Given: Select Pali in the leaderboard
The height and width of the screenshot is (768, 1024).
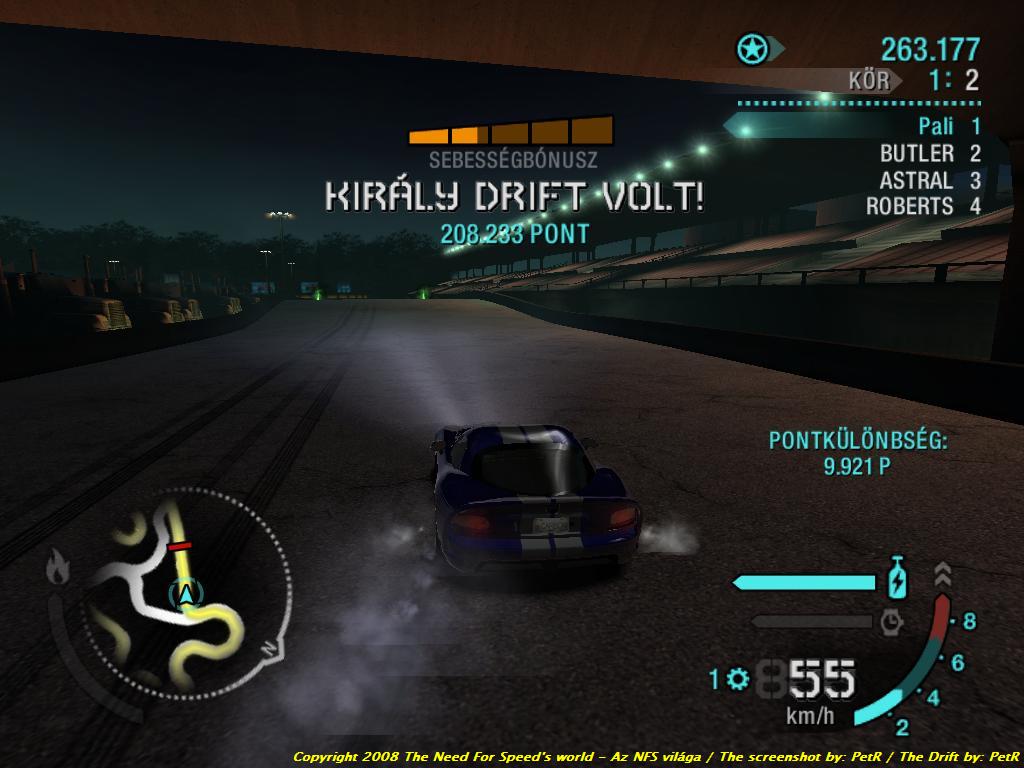Looking at the screenshot, I should click(x=936, y=127).
